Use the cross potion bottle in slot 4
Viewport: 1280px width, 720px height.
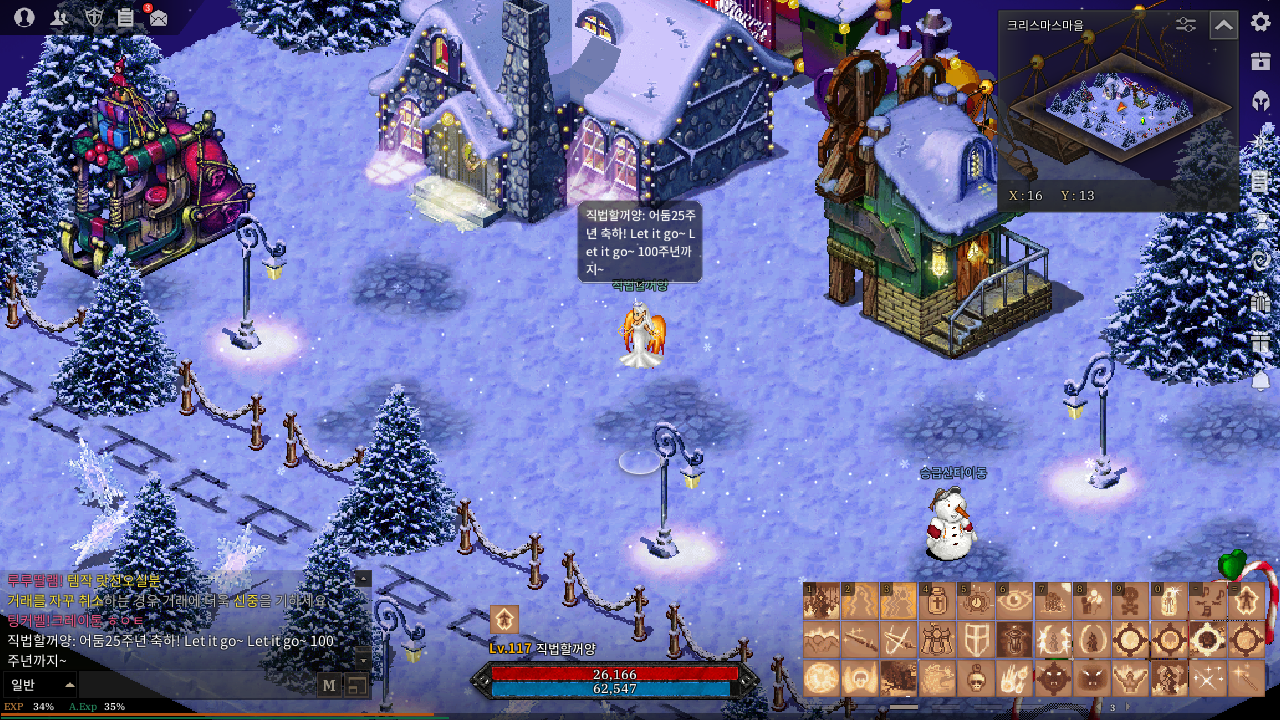tap(937, 602)
